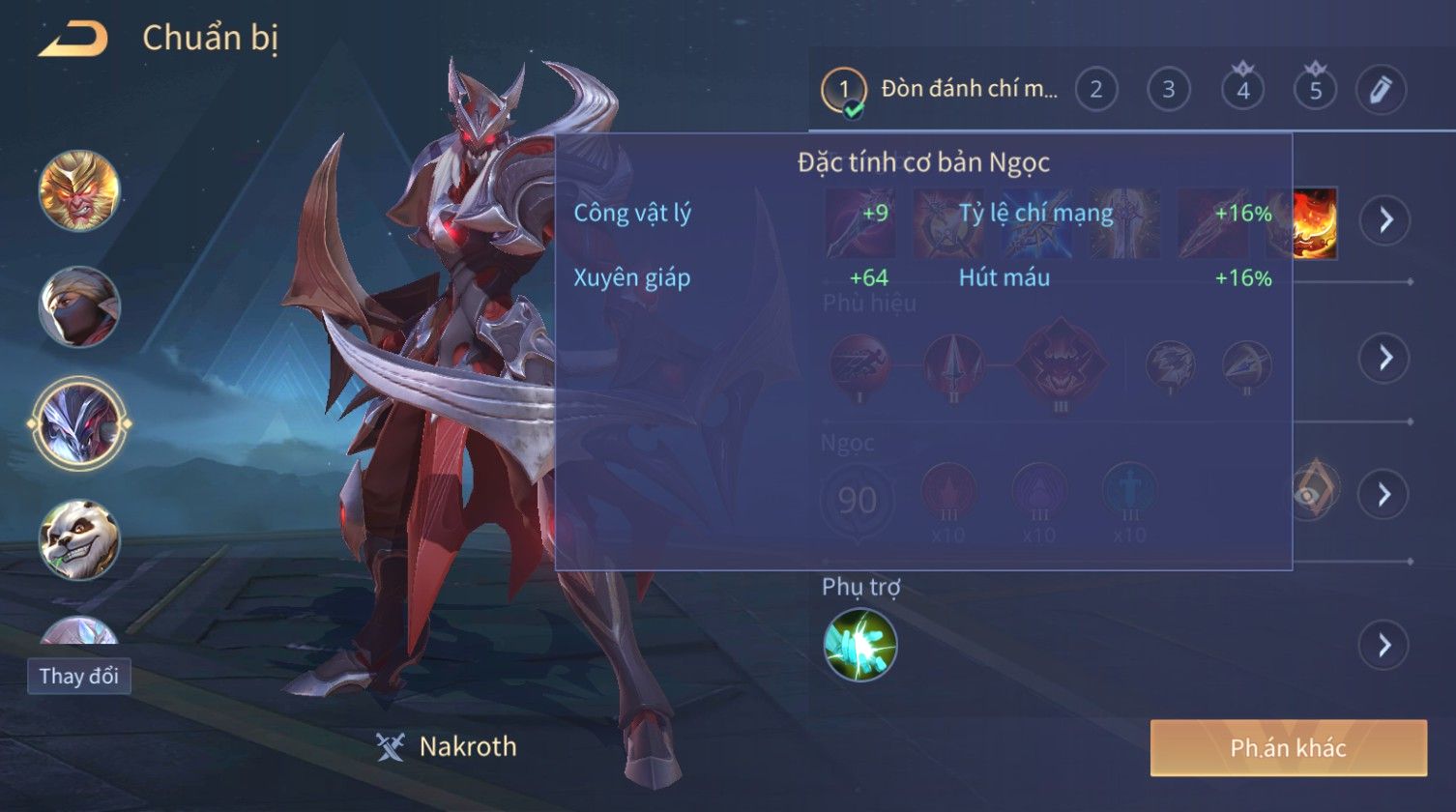Viewport: 1456px width, 812px height.
Task: Select preset 1 Đòn đánh chí mạng
Action: tap(939, 90)
